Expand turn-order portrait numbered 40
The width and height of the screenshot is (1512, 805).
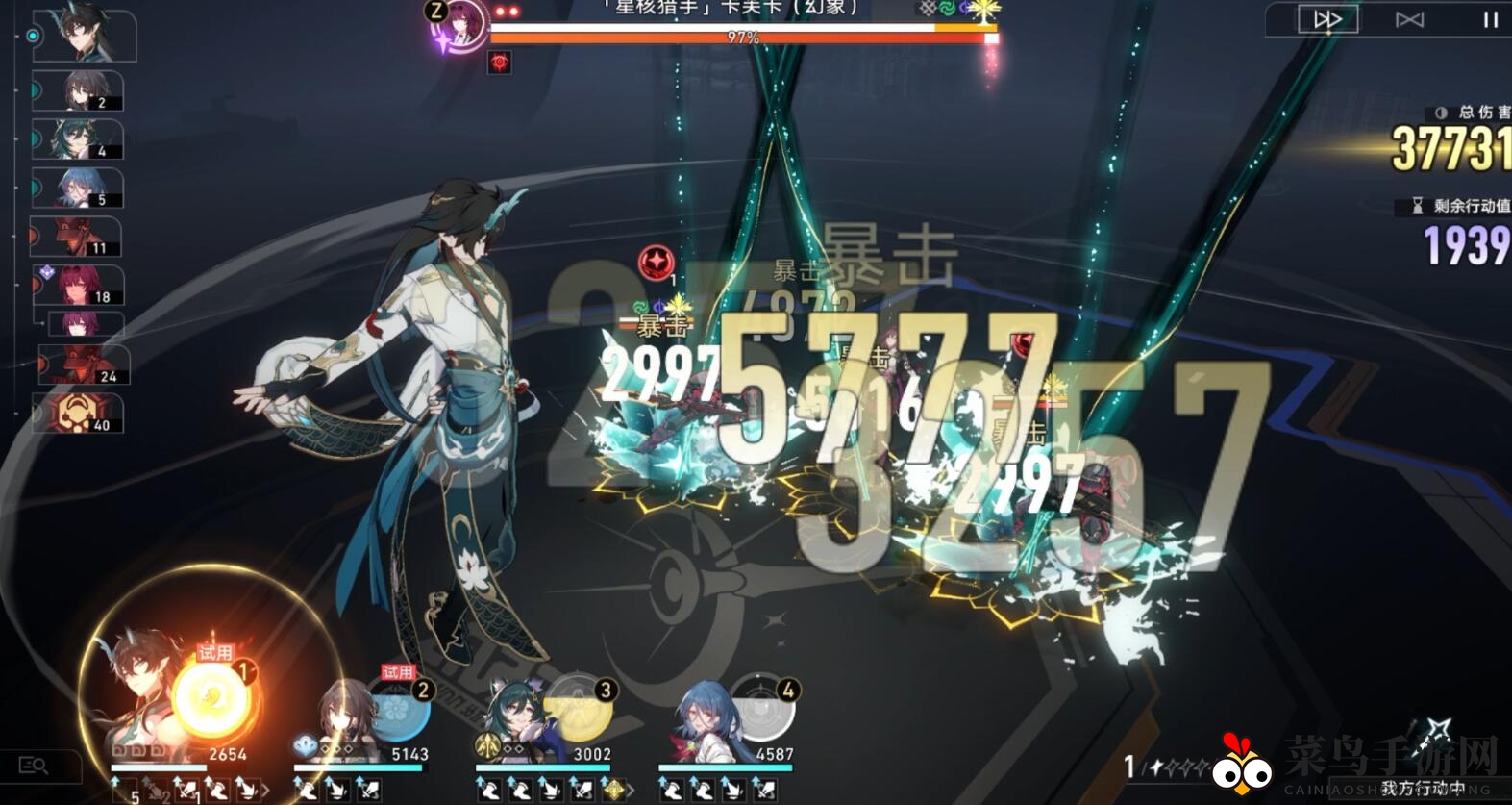pos(82,412)
